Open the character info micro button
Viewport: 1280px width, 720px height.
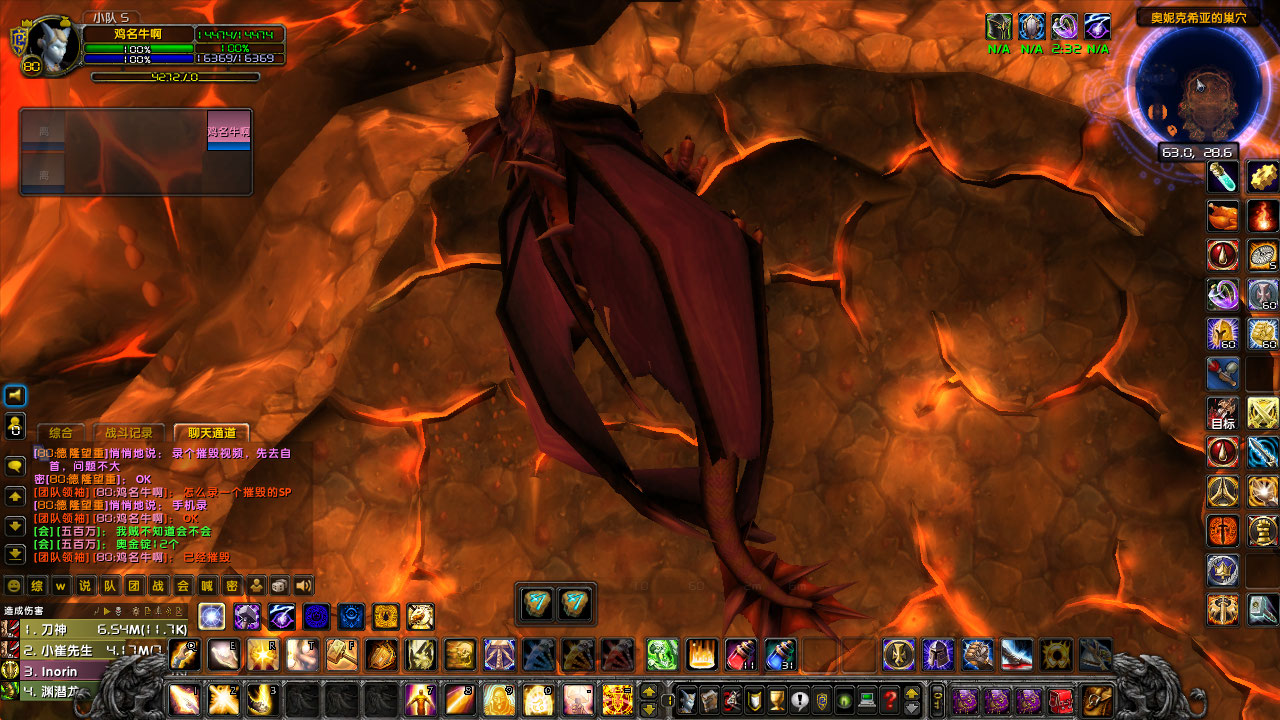coord(689,698)
